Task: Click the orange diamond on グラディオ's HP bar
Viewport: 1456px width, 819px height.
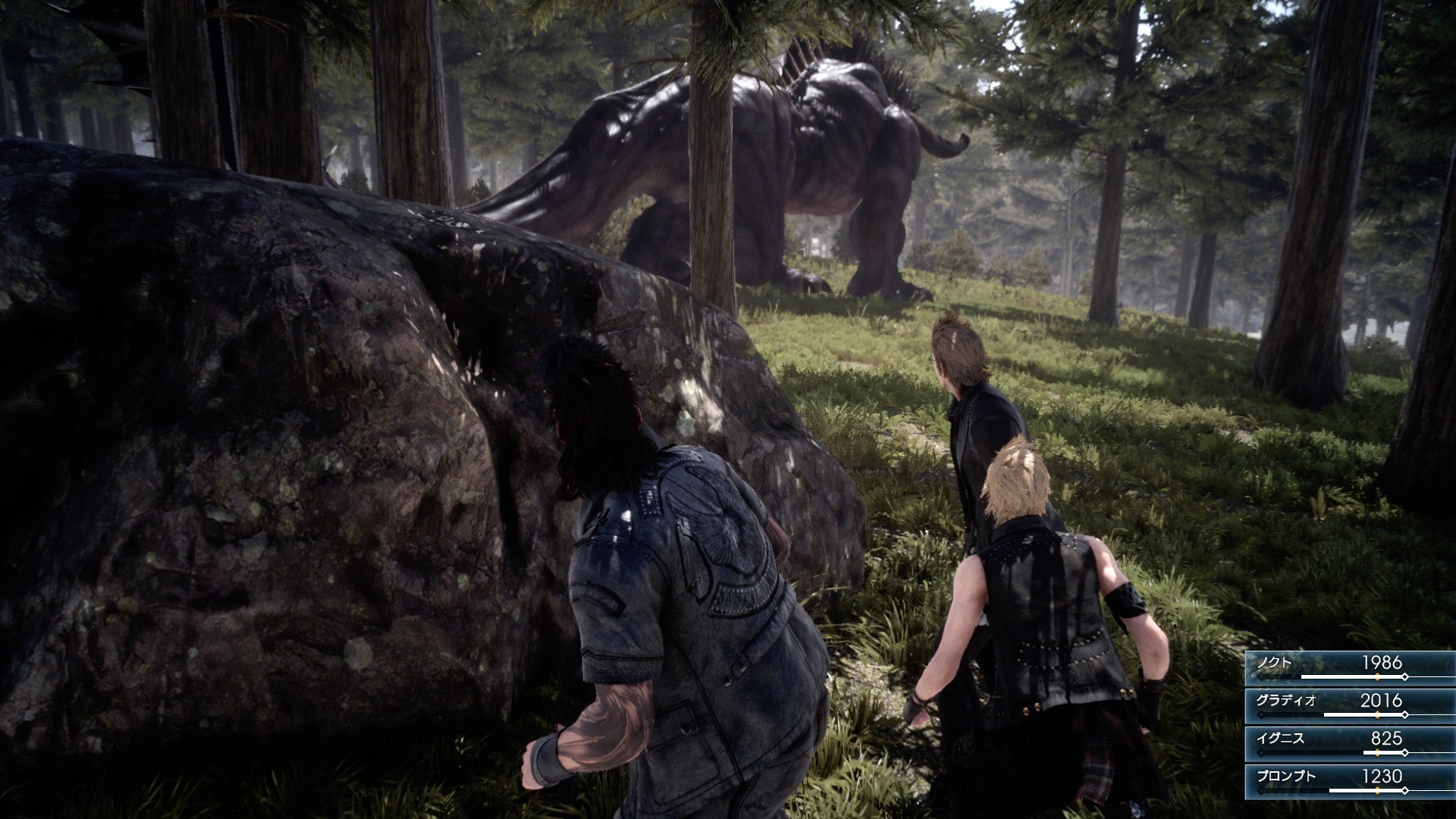Action: click(x=1378, y=714)
